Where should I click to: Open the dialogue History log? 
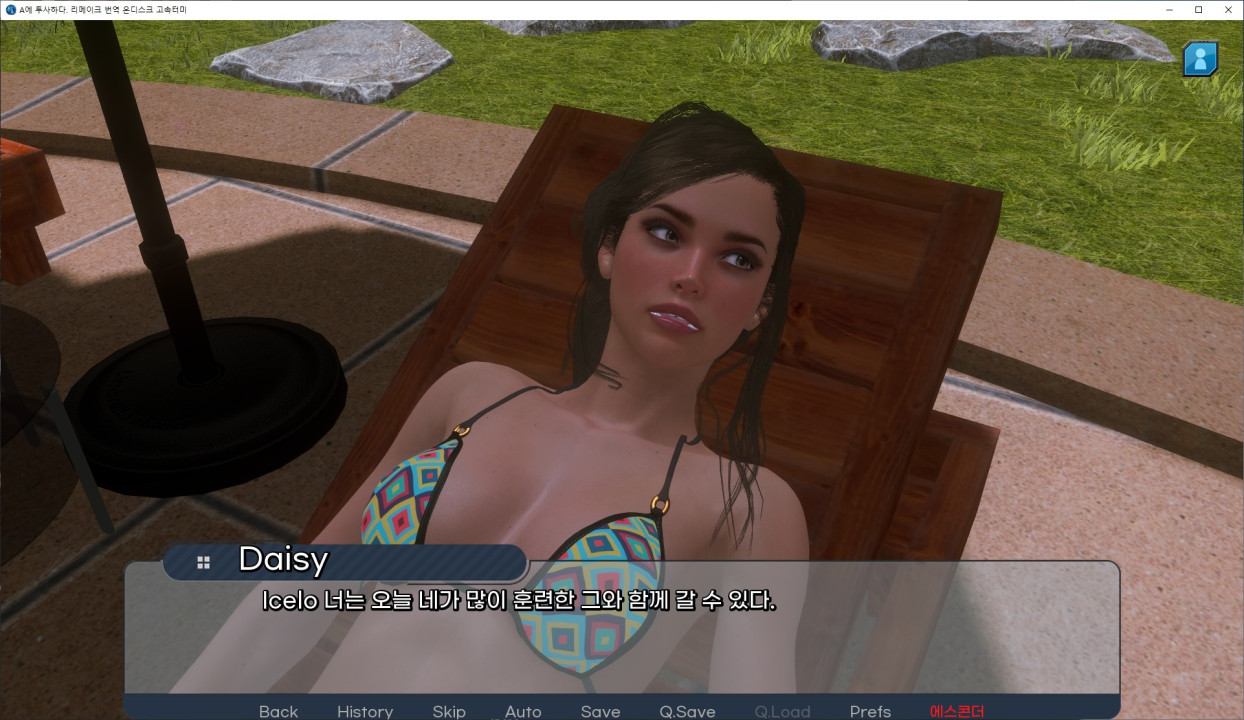tap(365, 711)
